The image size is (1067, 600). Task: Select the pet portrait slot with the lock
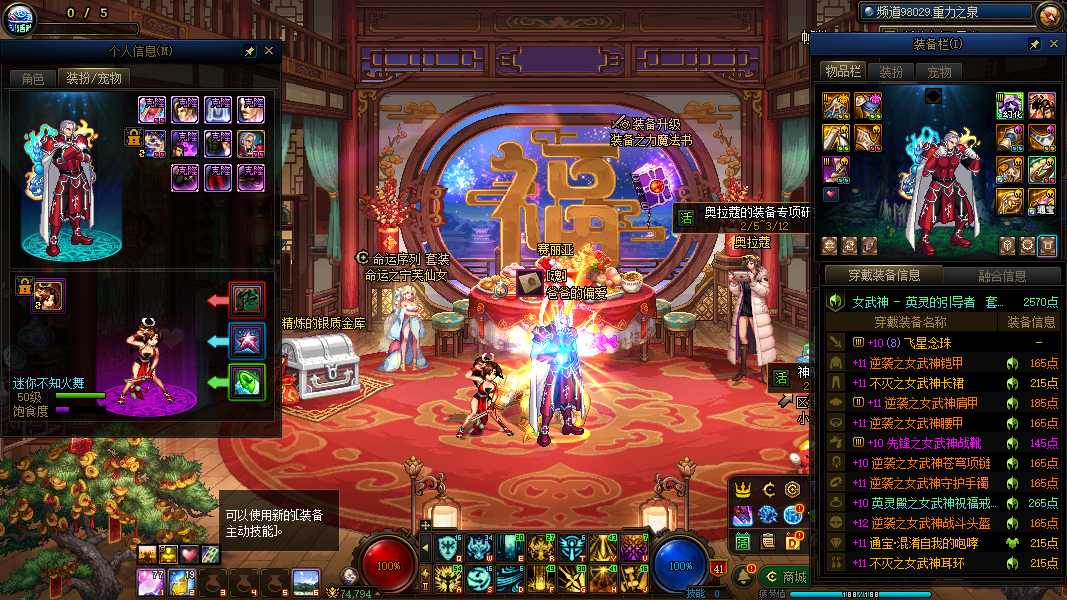(x=48, y=293)
